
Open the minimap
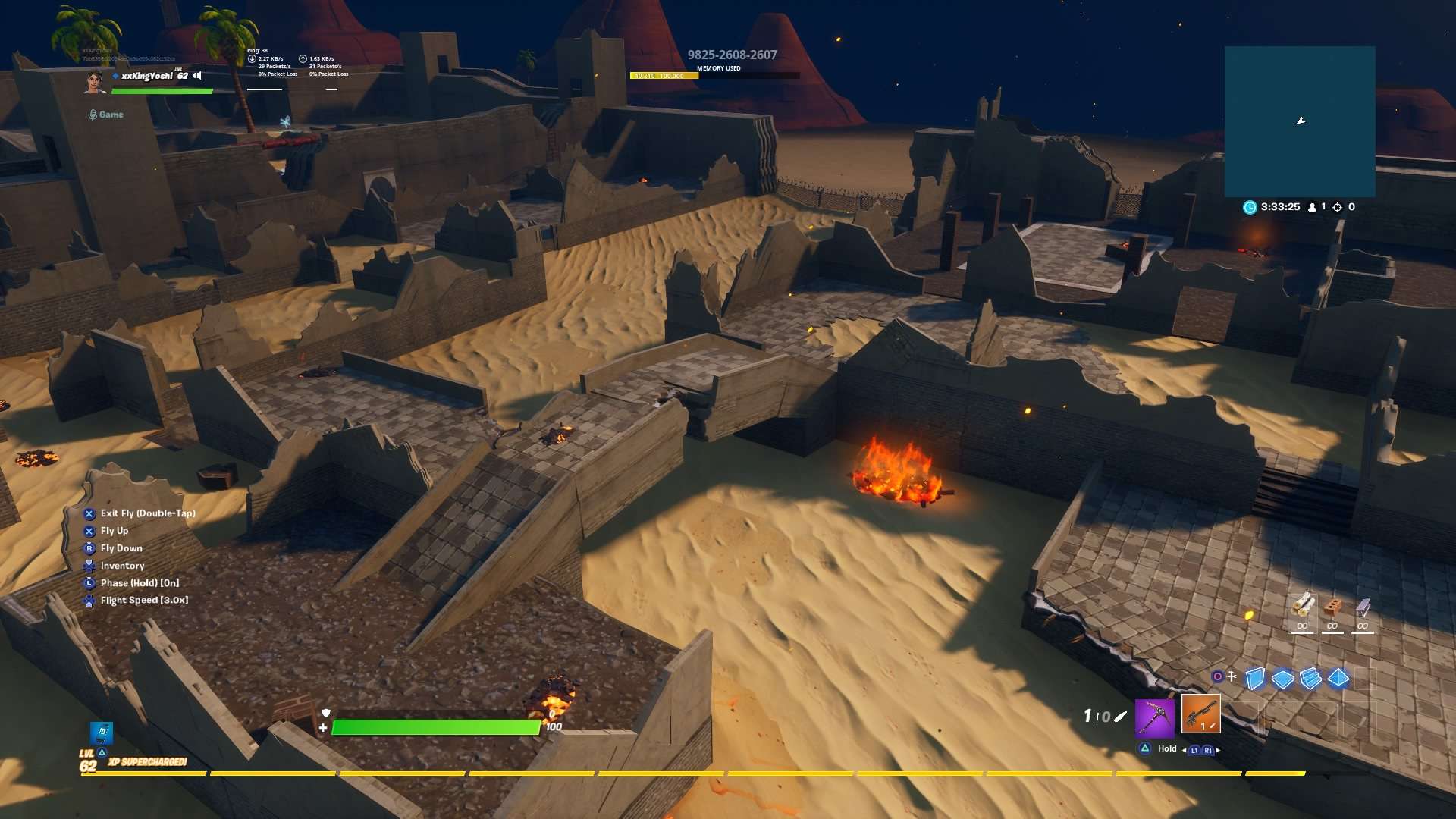1300,121
